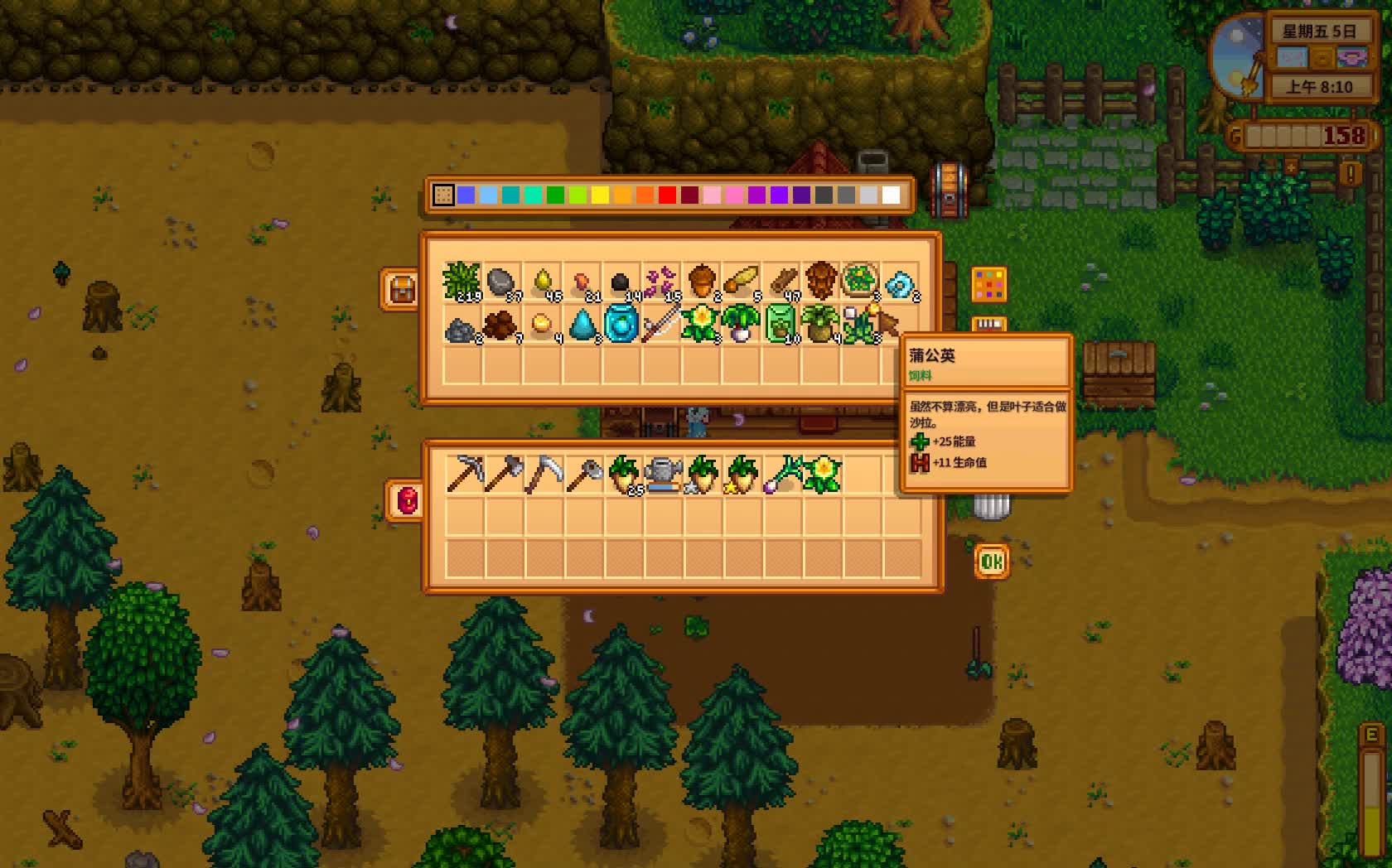Viewport: 1392px width, 868px height.
Task: Select the pickaxe in the inventory
Action: click(x=464, y=474)
